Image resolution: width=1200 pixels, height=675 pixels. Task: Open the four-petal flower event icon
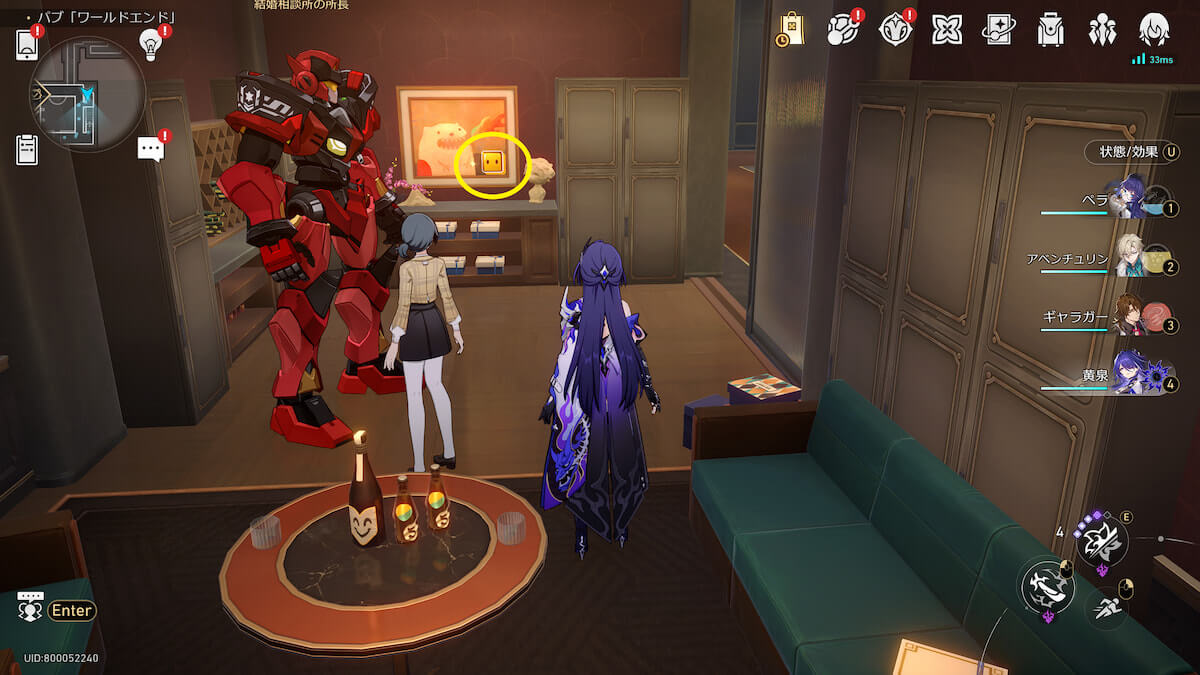coord(946,30)
